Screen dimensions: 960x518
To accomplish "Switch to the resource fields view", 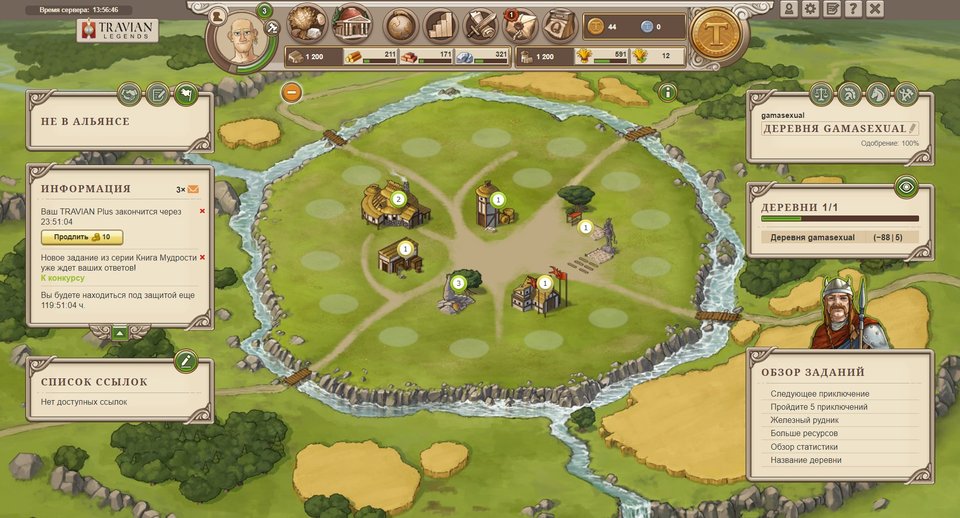I will (308, 24).
